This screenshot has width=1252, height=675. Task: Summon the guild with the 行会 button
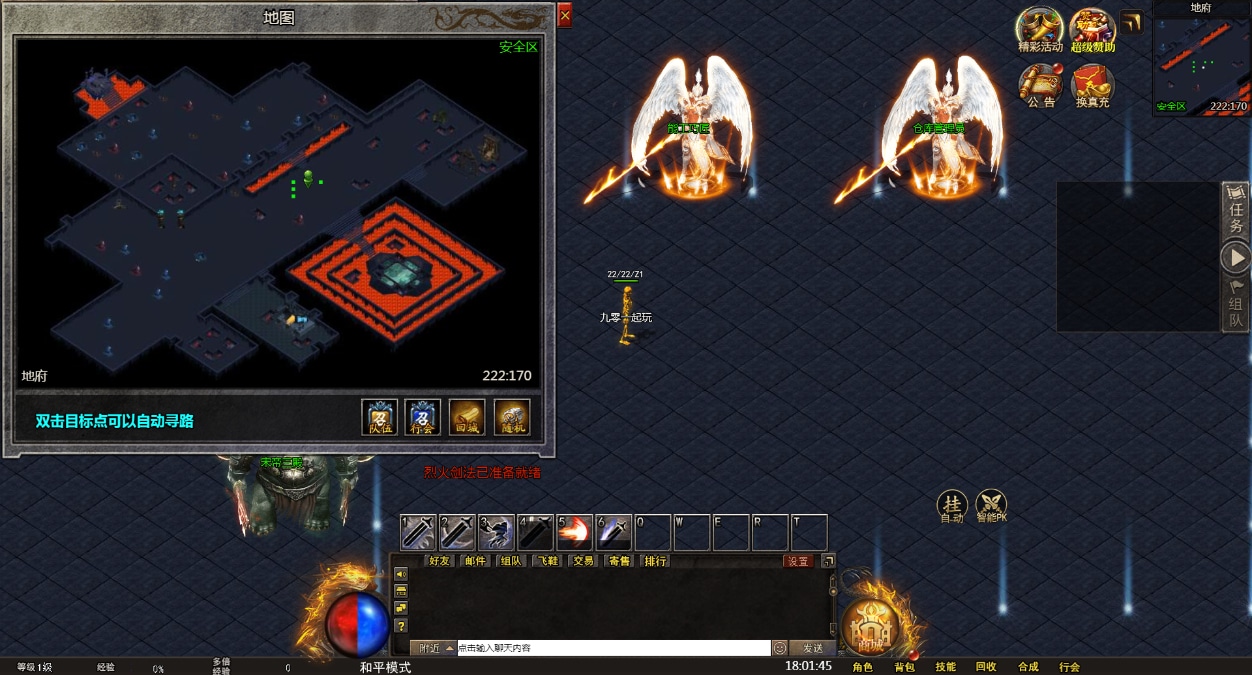coord(423,417)
